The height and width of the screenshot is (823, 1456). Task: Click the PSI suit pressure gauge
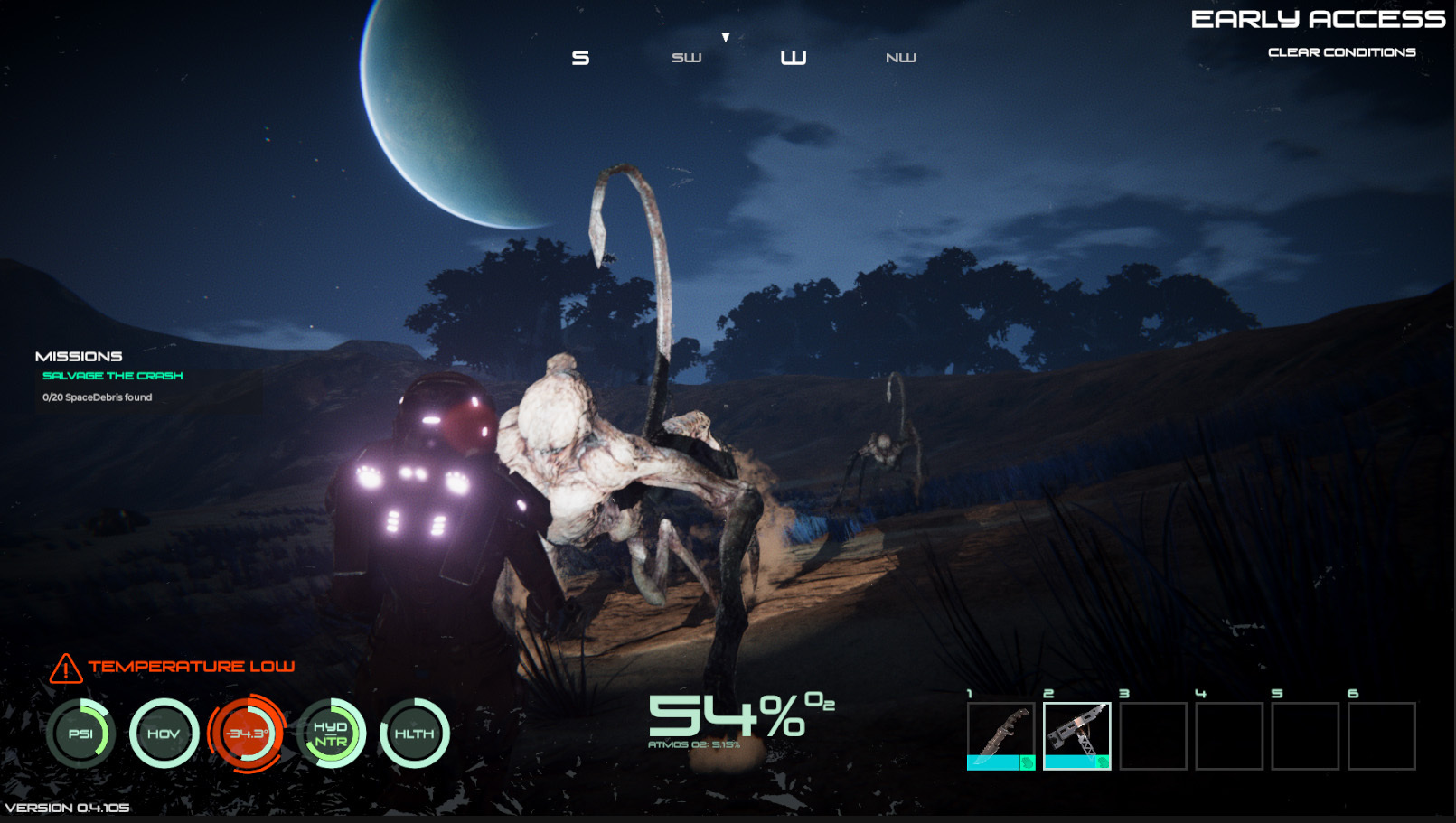[x=81, y=734]
